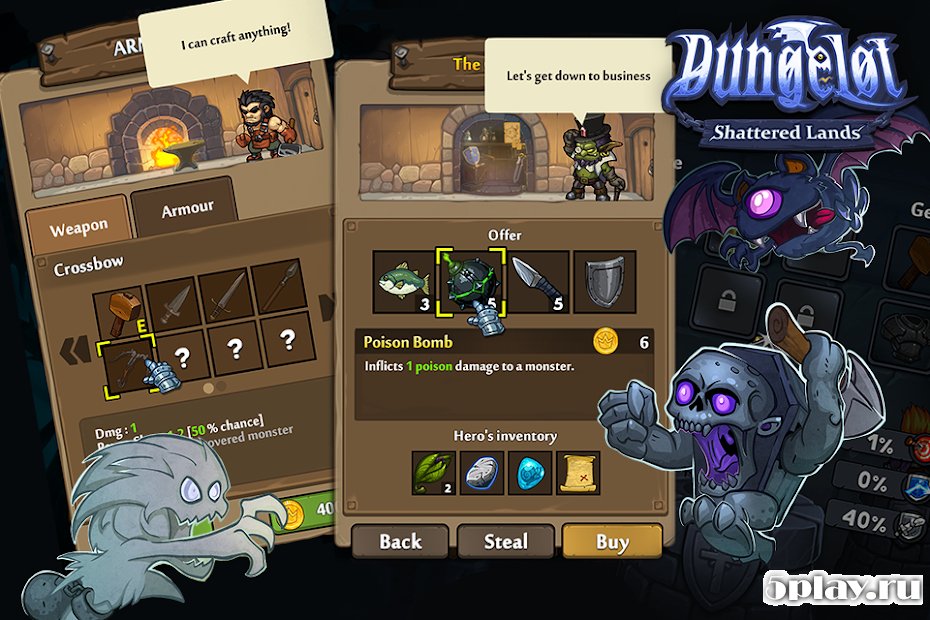Viewport: 930px width, 620px height.
Task: Go to previous weapon page arrow
Action: [70, 352]
